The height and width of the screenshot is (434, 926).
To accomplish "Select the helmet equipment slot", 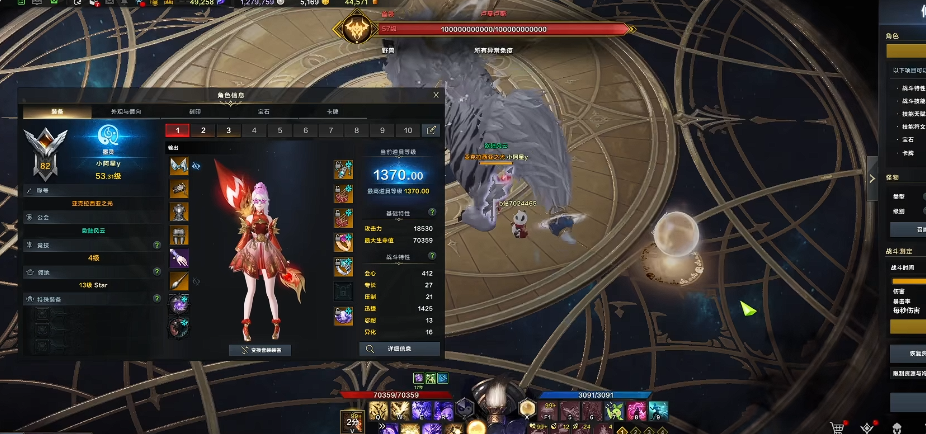I will (179, 165).
